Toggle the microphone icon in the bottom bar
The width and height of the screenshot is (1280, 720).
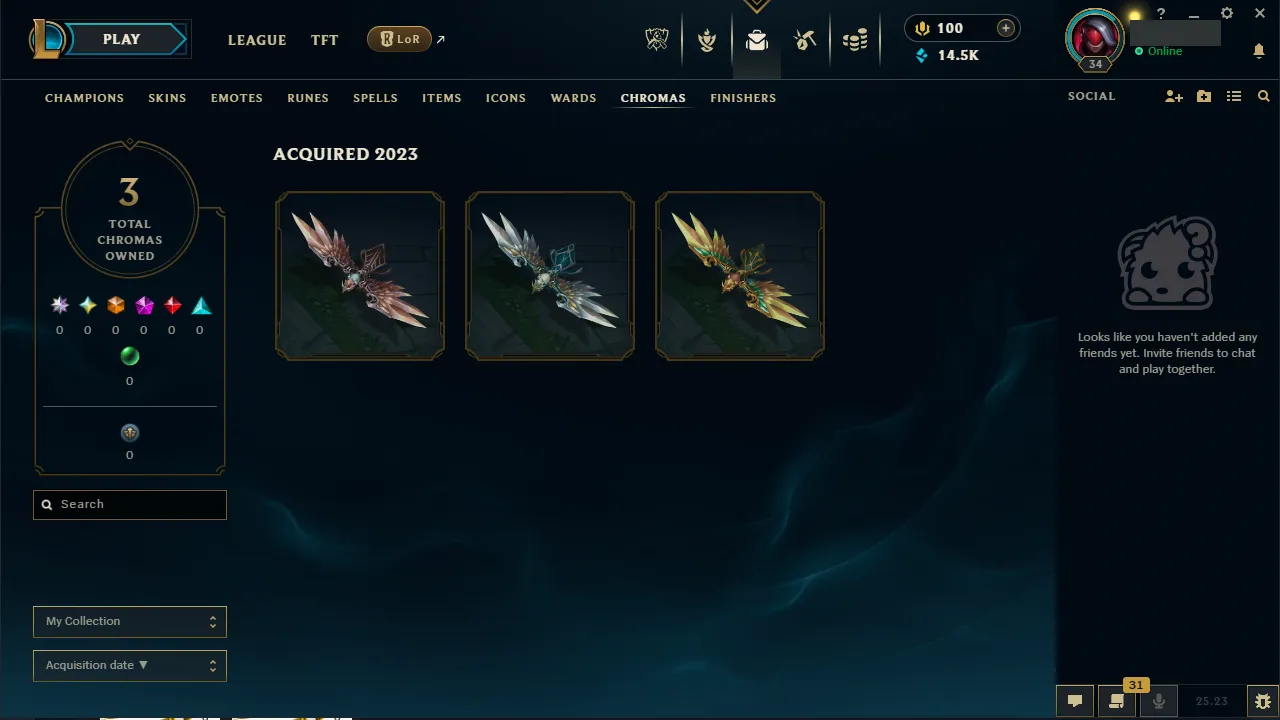[x=1158, y=701]
